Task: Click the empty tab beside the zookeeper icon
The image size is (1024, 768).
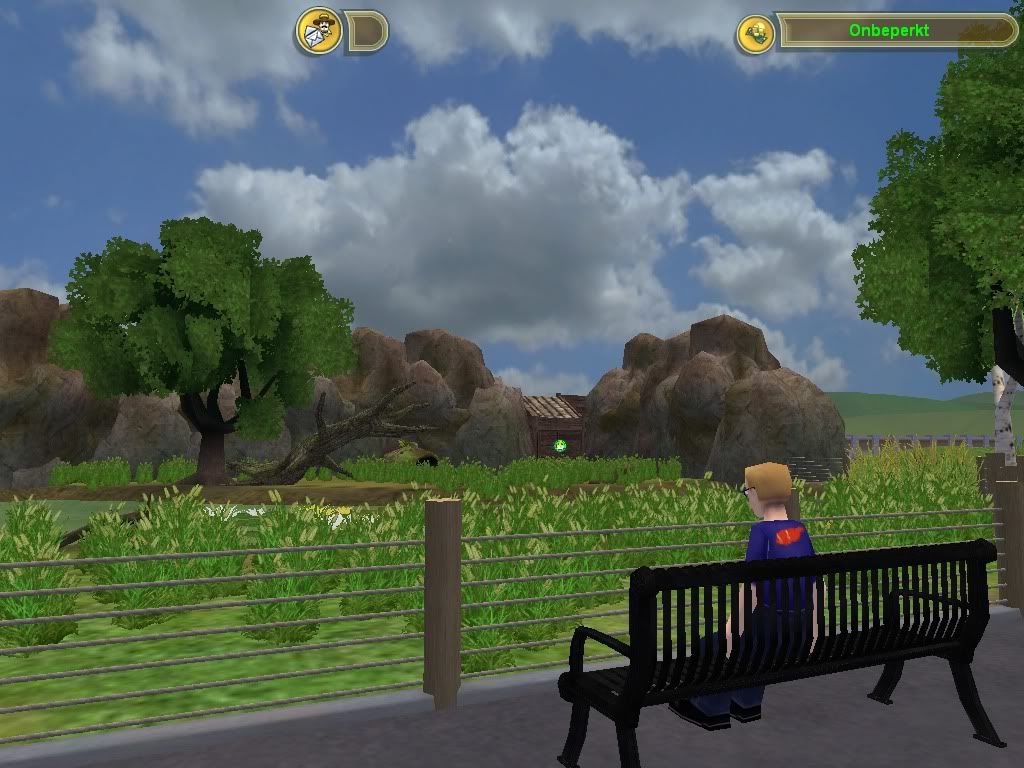Action: pyautogui.click(x=366, y=32)
